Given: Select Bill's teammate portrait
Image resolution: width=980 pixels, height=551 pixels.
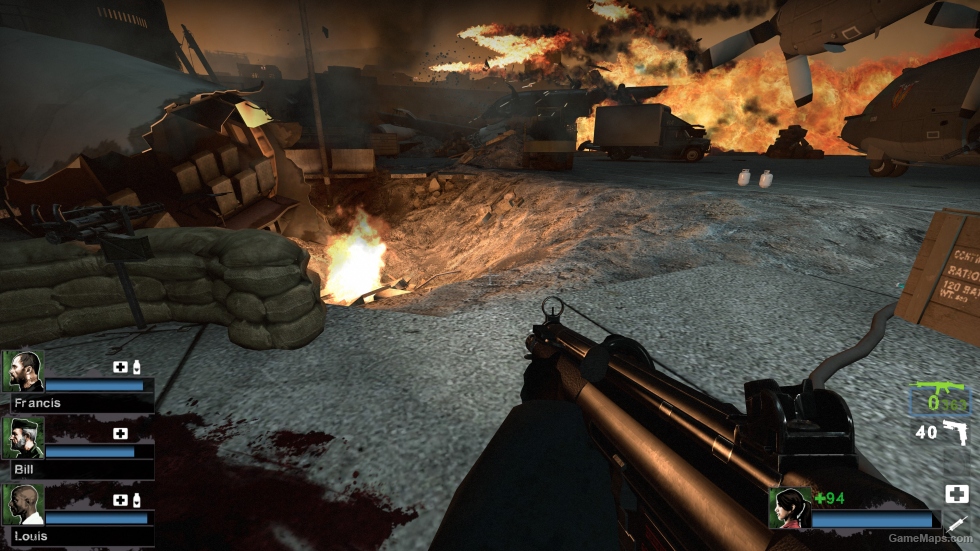Looking at the screenshot, I should tap(24, 437).
